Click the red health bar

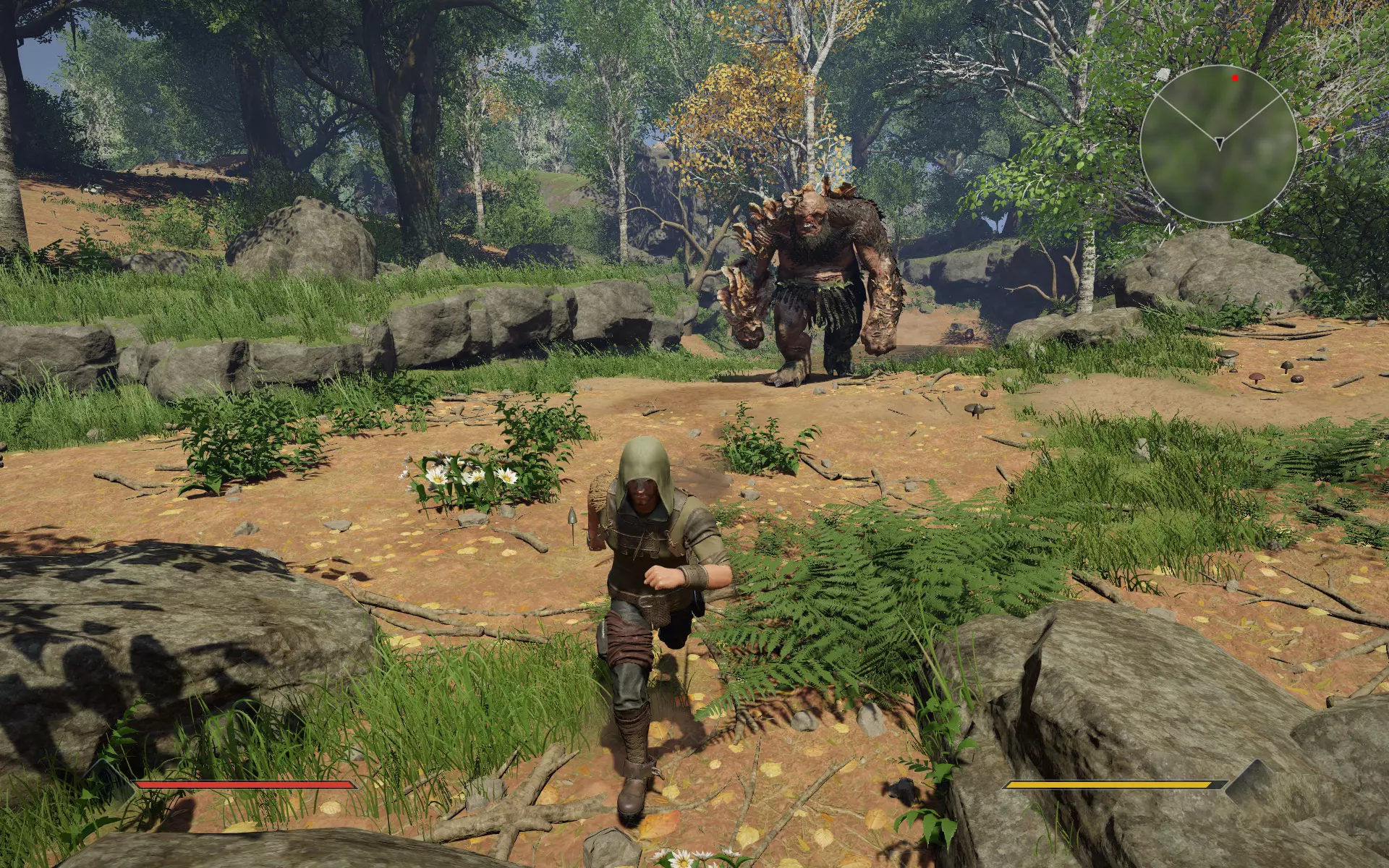(239, 785)
